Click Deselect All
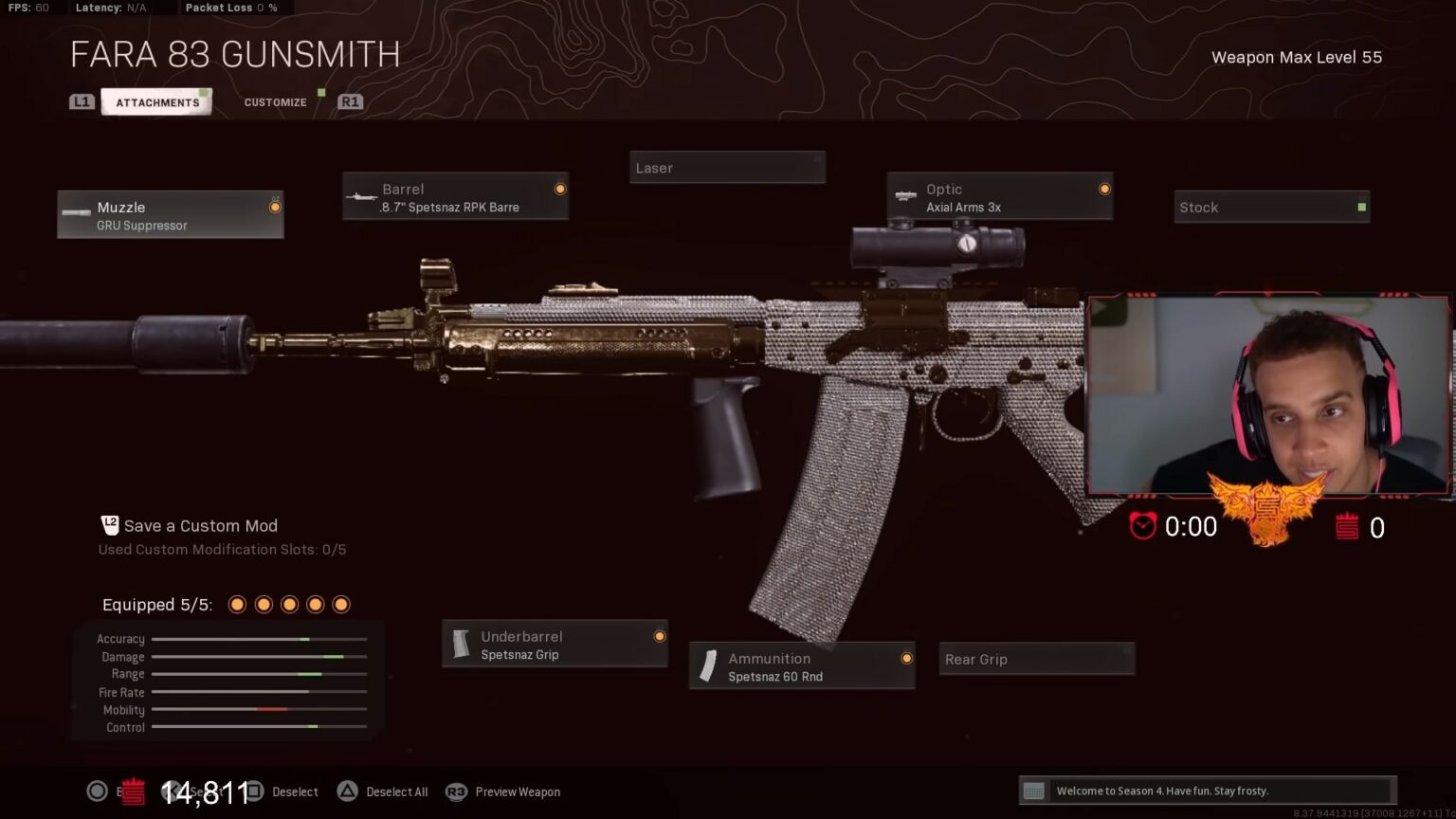This screenshot has width=1456, height=819. tap(397, 792)
